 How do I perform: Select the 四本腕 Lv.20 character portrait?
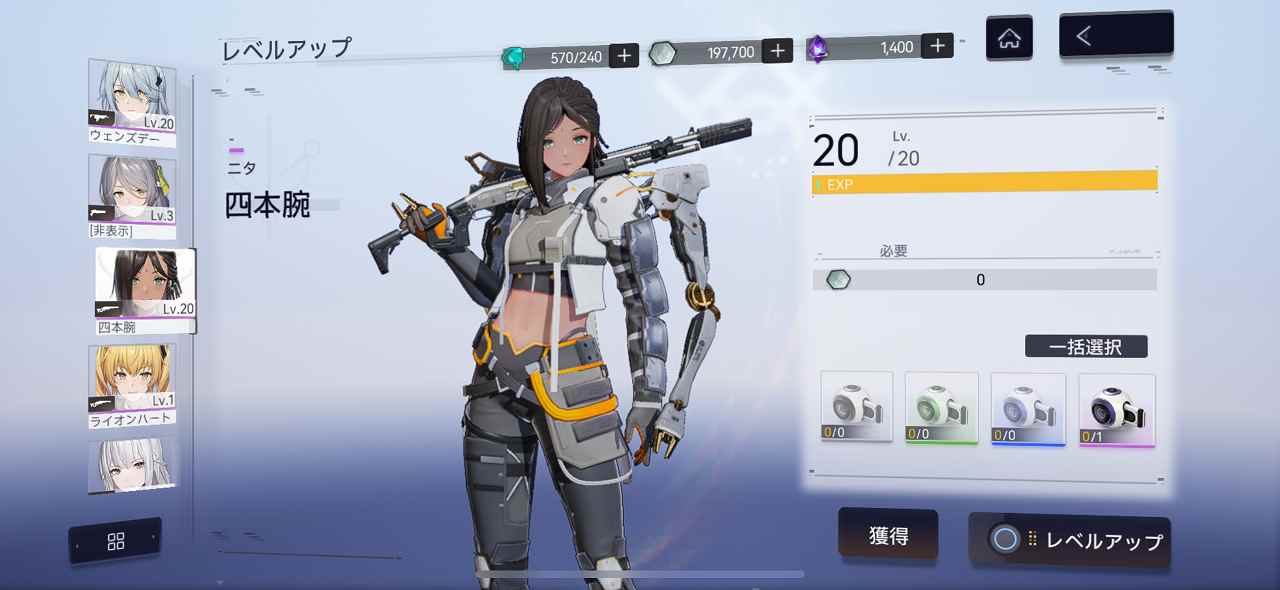tap(145, 290)
